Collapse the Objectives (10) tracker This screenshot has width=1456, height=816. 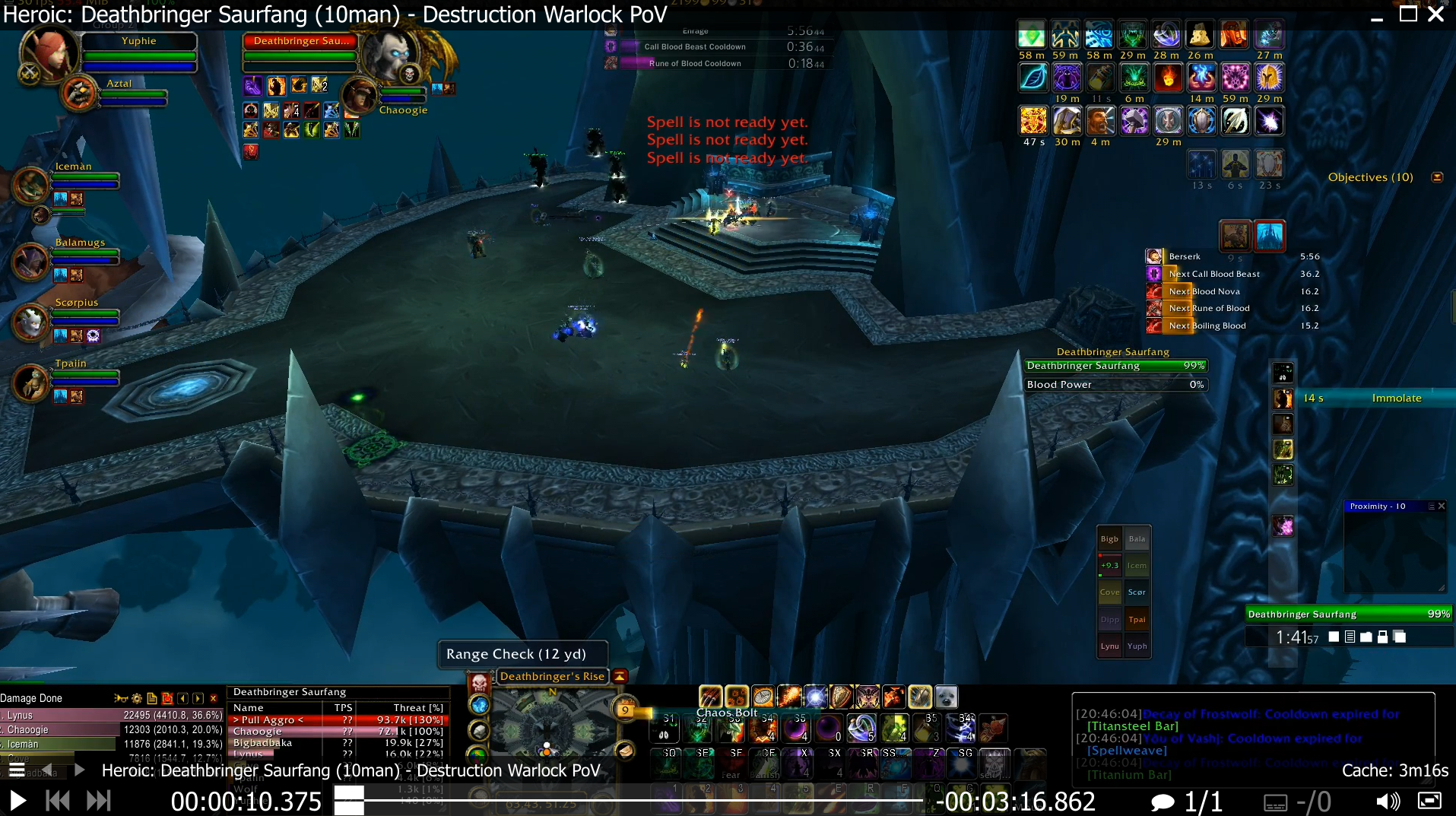coord(1436,177)
